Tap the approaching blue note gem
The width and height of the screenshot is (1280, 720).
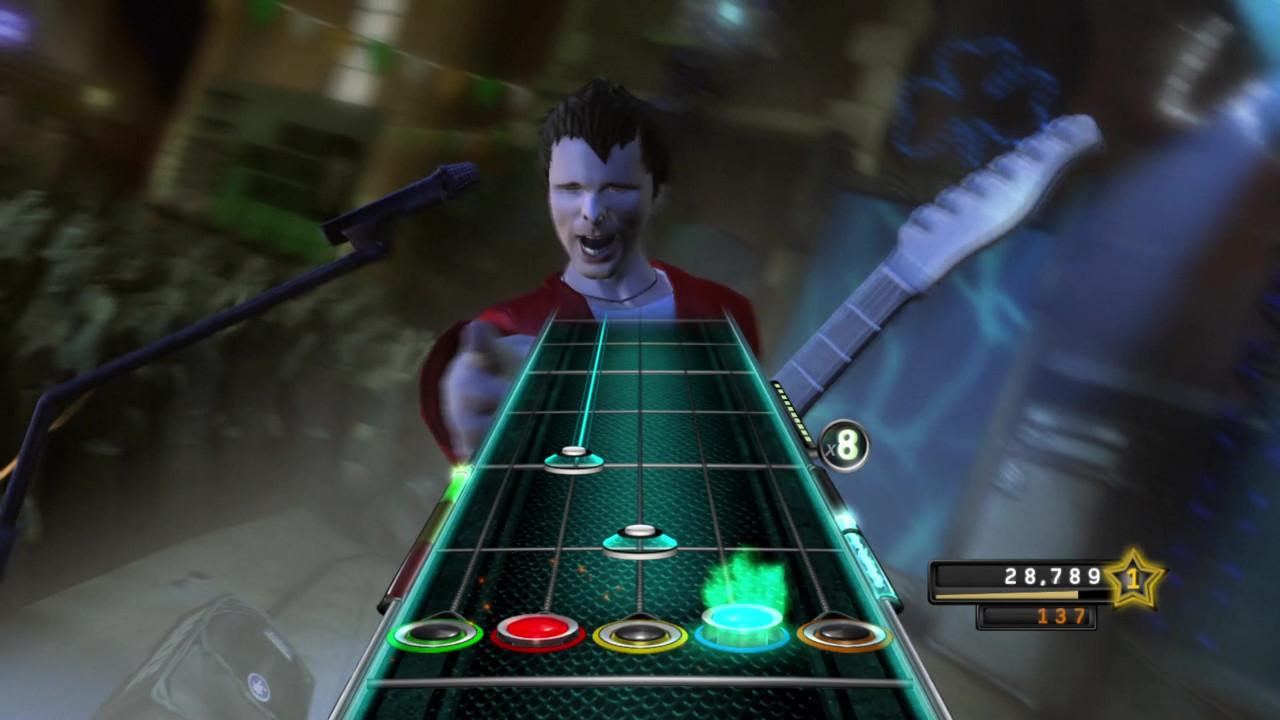640,540
